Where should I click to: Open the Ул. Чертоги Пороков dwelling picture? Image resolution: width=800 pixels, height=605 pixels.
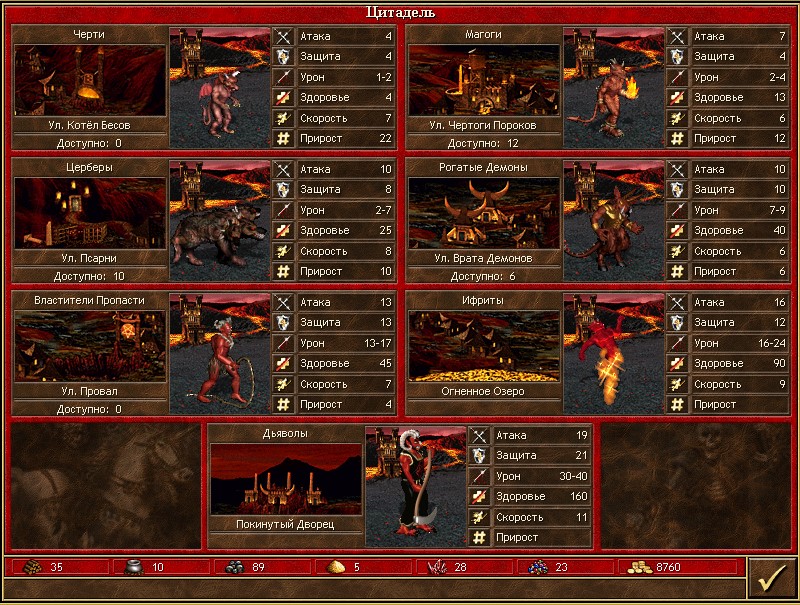pyautogui.click(x=484, y=80)
